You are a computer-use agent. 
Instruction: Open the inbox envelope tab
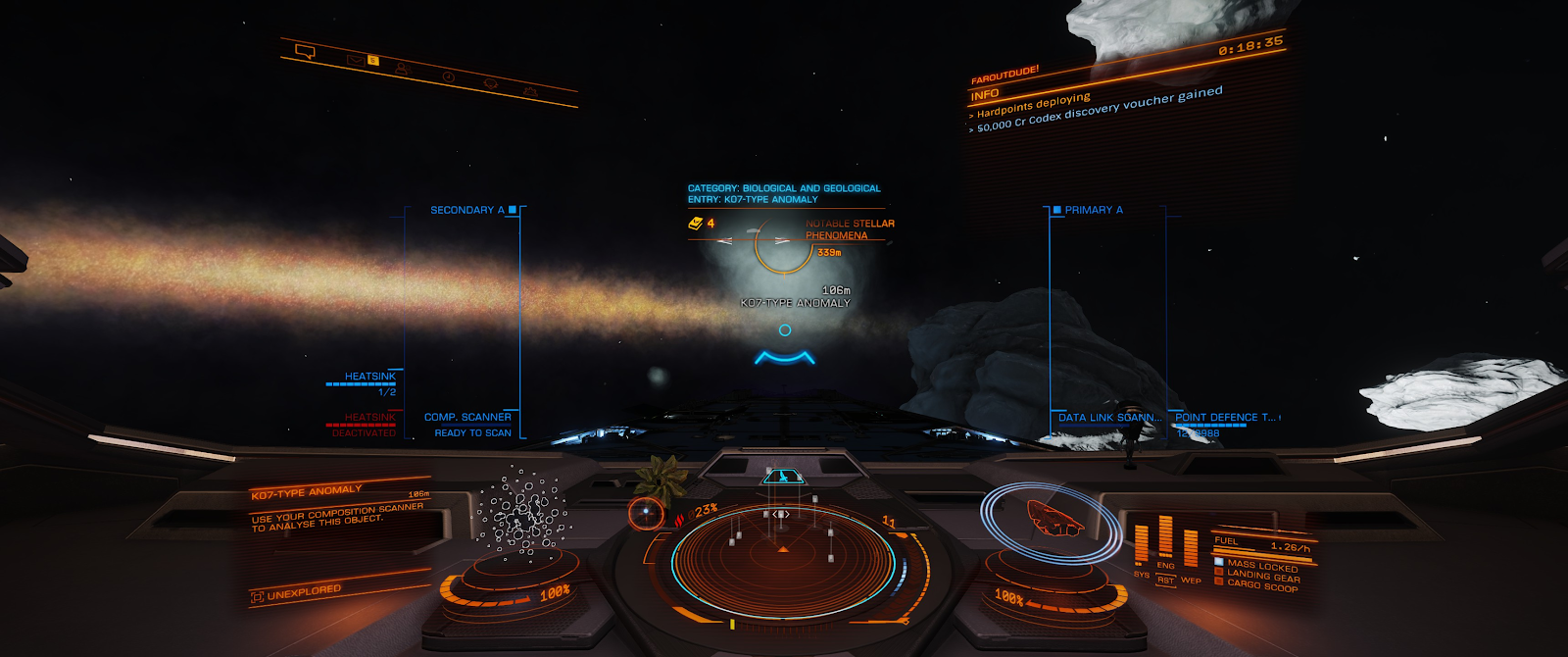click(x=356, y=60)
